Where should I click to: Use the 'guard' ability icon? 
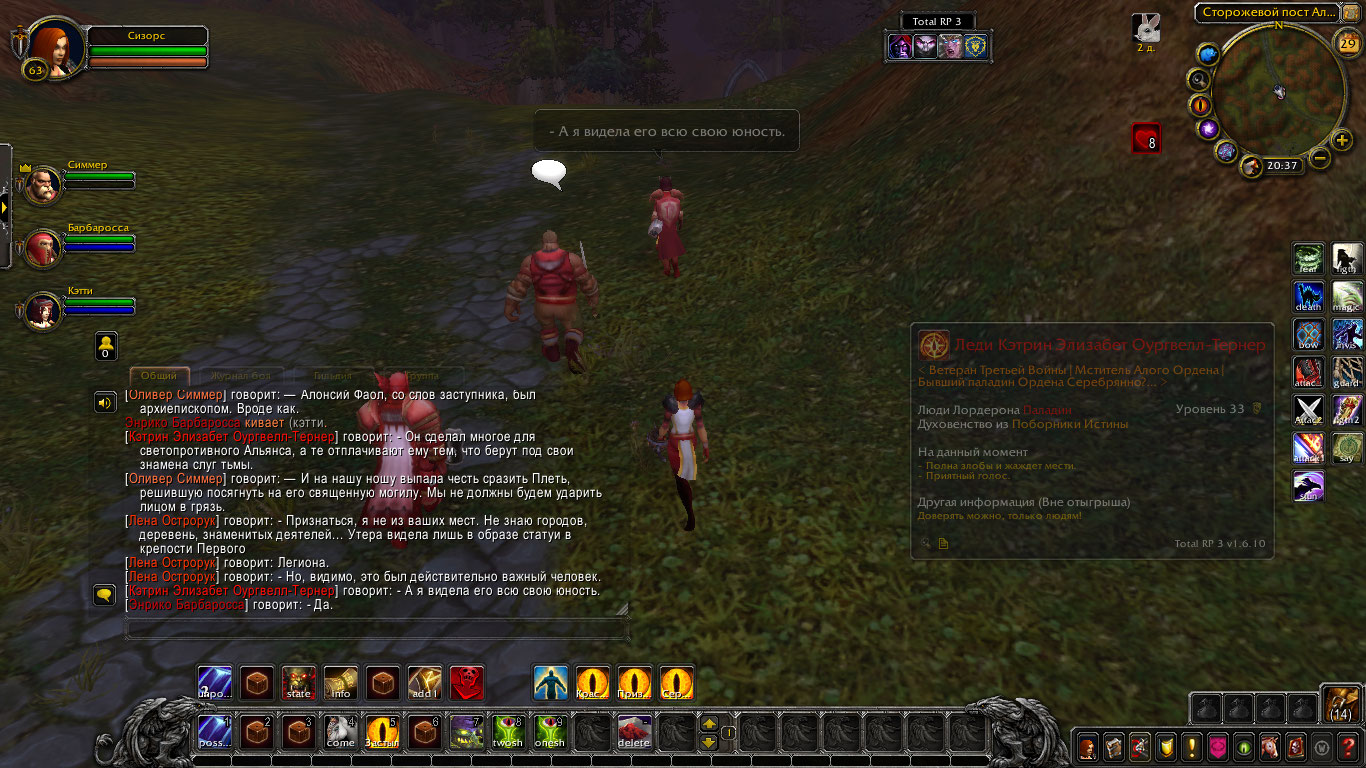1347,373
